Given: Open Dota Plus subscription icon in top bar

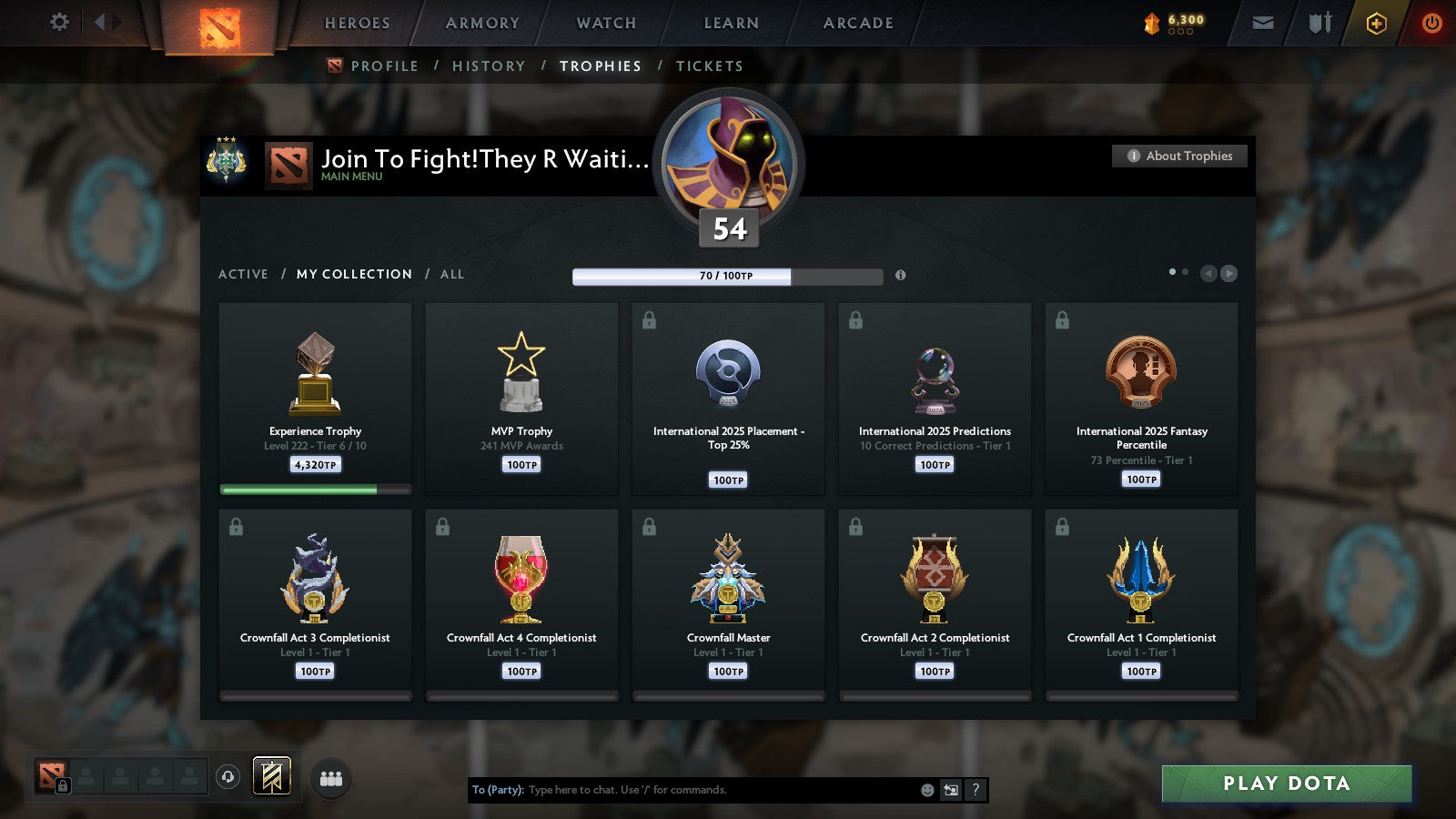Looking at the screenshot, I should tap(1376, 24).
